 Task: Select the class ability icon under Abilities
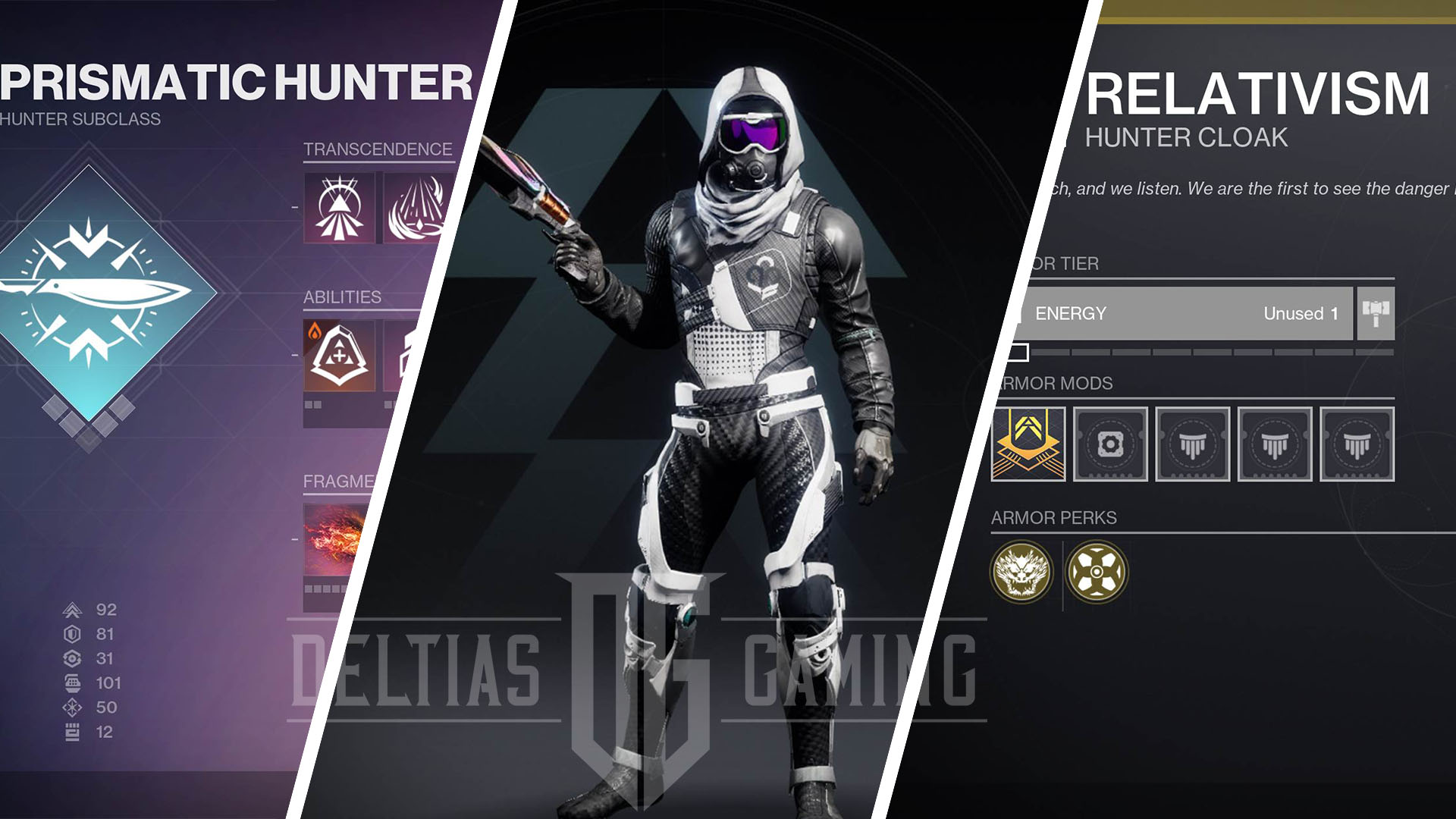[x=339, y=356]
